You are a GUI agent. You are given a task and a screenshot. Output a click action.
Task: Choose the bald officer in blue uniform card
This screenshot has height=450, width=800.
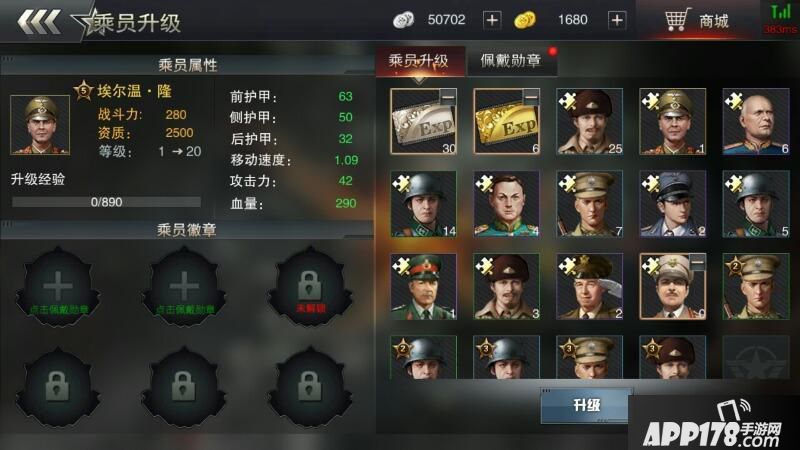pyautogui.click(x=755, y=121)
